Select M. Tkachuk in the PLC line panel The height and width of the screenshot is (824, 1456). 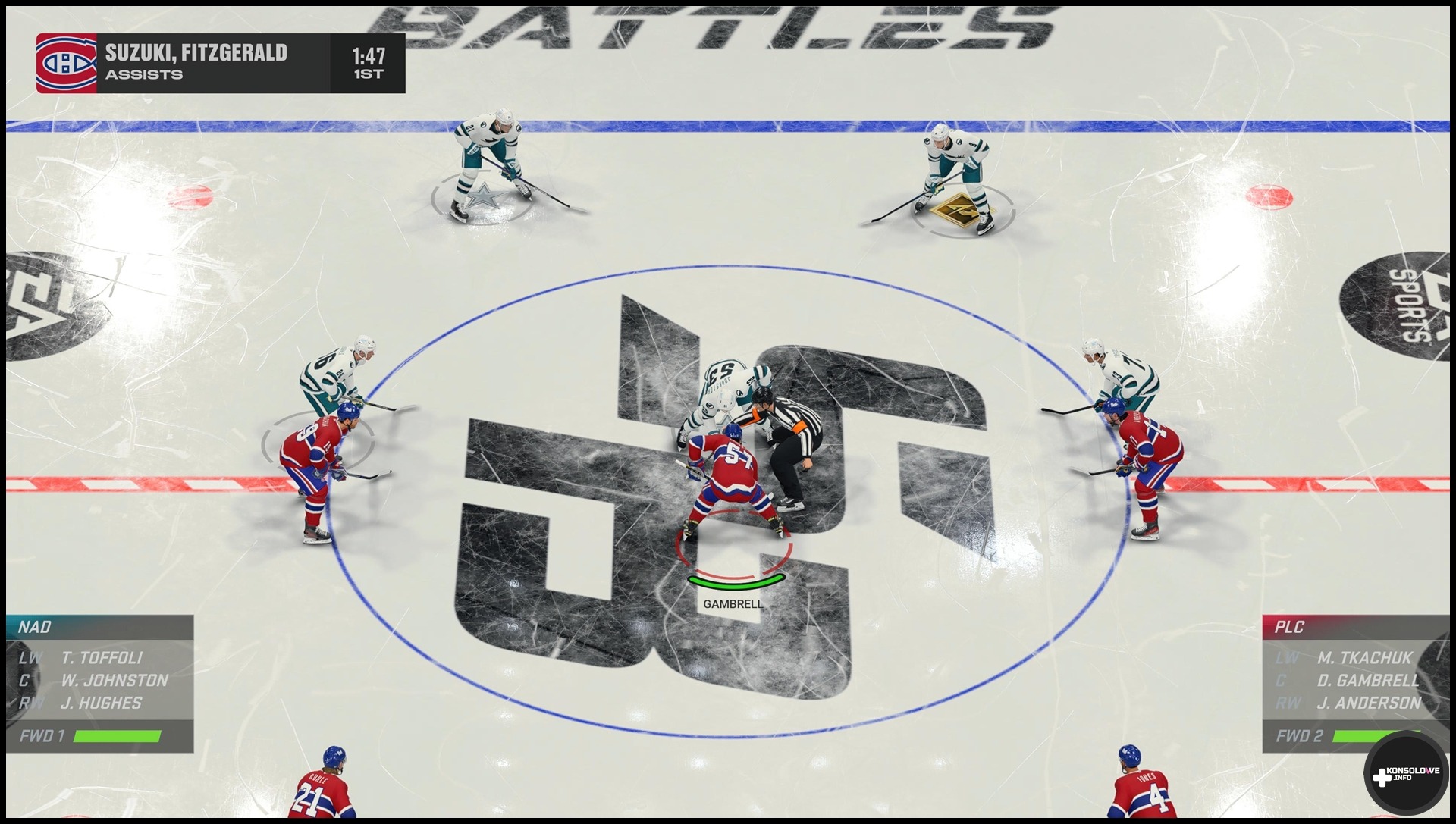tap(1364, 658)
